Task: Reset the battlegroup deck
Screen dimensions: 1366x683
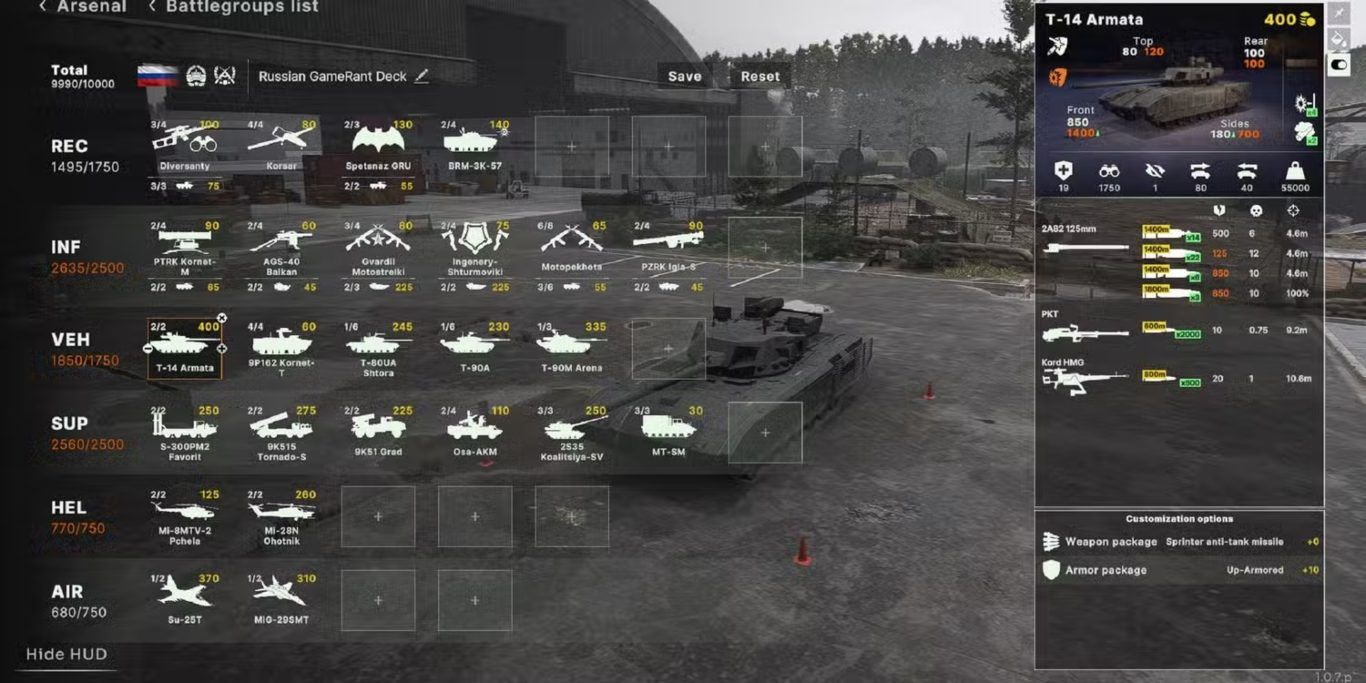Action: pos(760,76)
